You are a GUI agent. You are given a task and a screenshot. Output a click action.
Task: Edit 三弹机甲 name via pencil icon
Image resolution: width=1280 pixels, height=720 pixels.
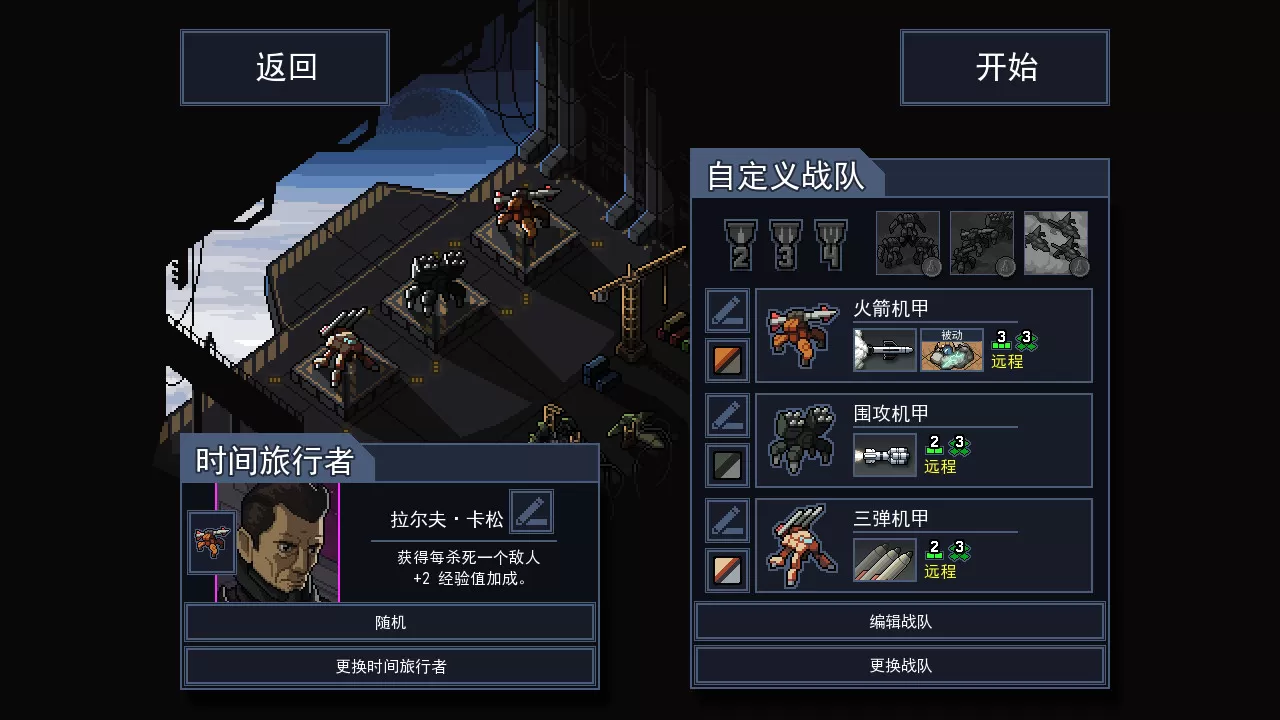727,519
